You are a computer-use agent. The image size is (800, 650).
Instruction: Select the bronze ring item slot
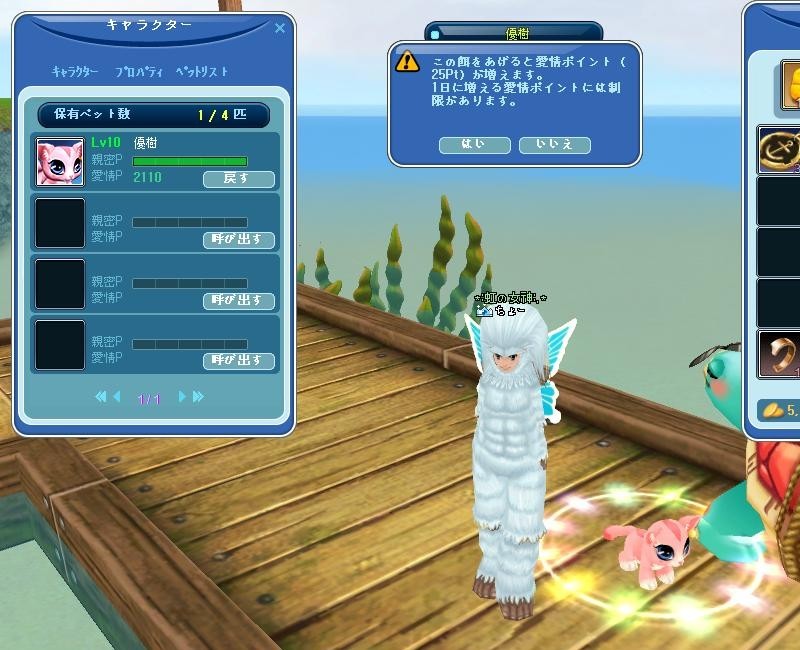point(780,355)
